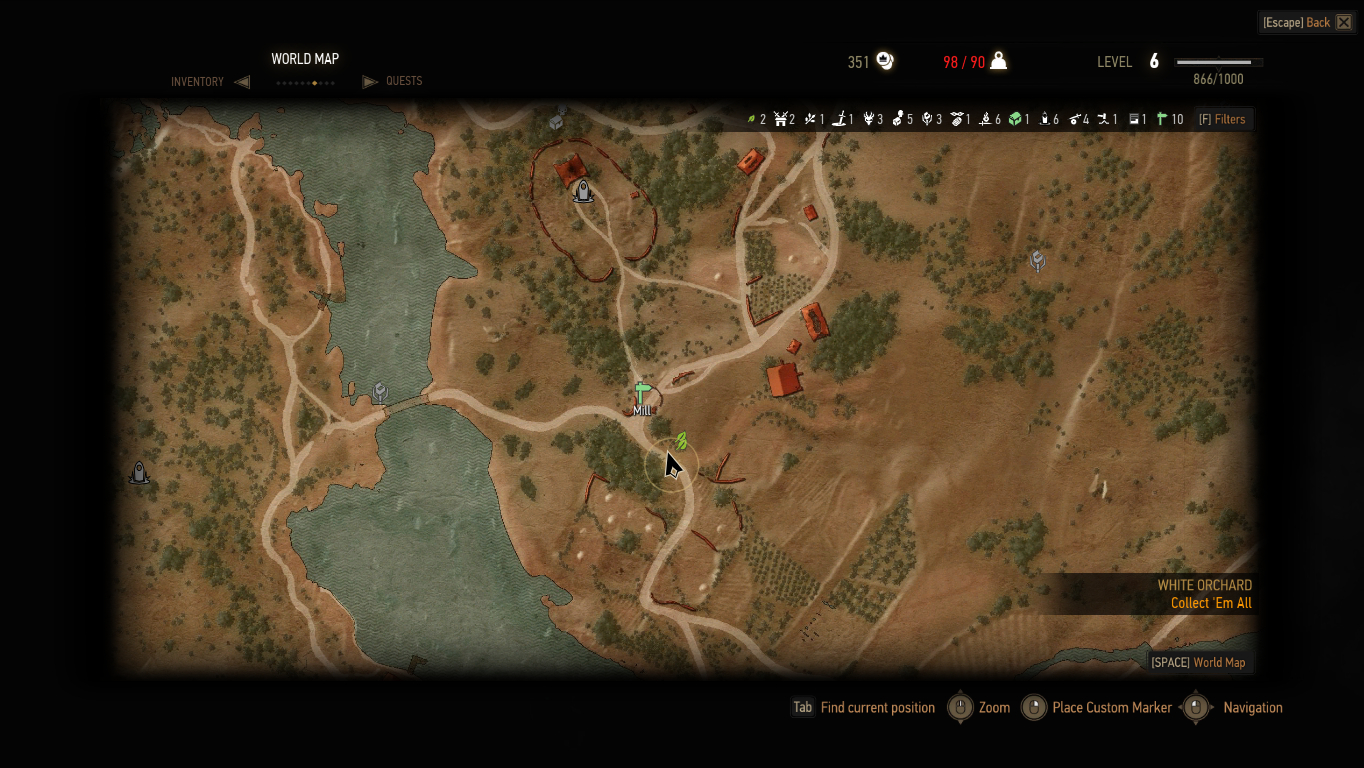Switch to the Inventory panel

click(197, 82)
